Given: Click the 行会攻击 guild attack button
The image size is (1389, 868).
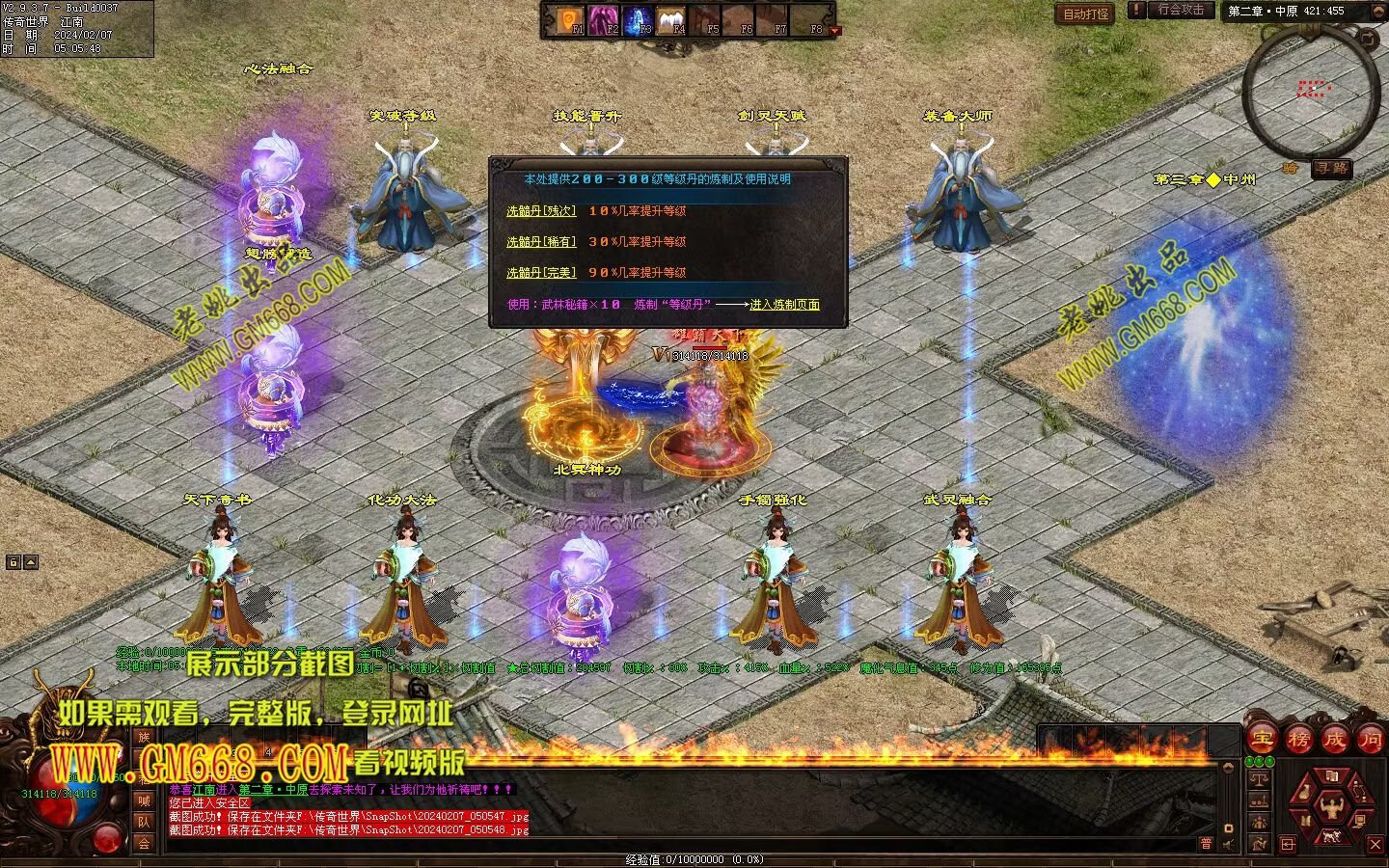Looking at the screenshot, I should [1181, 11].
